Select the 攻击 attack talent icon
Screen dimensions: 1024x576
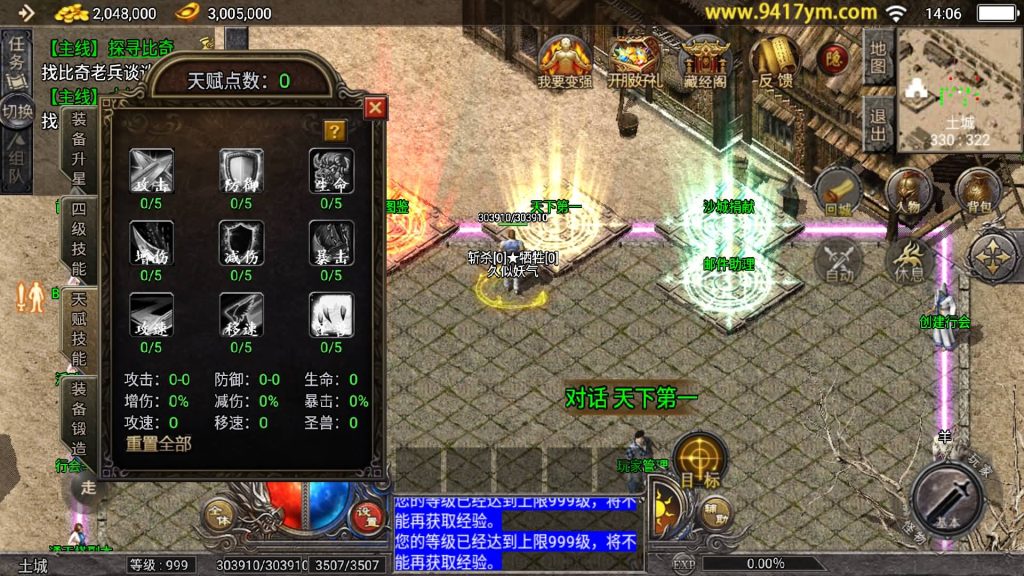click(x=151, y=170)
